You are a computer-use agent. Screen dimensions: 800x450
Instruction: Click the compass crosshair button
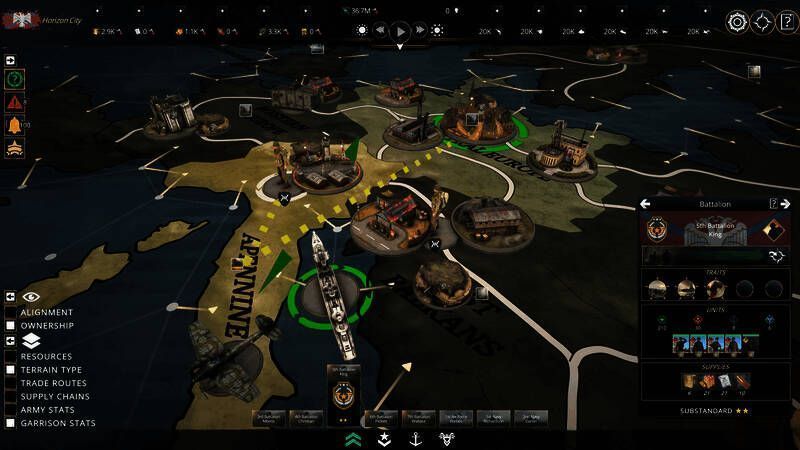(762, 21)
